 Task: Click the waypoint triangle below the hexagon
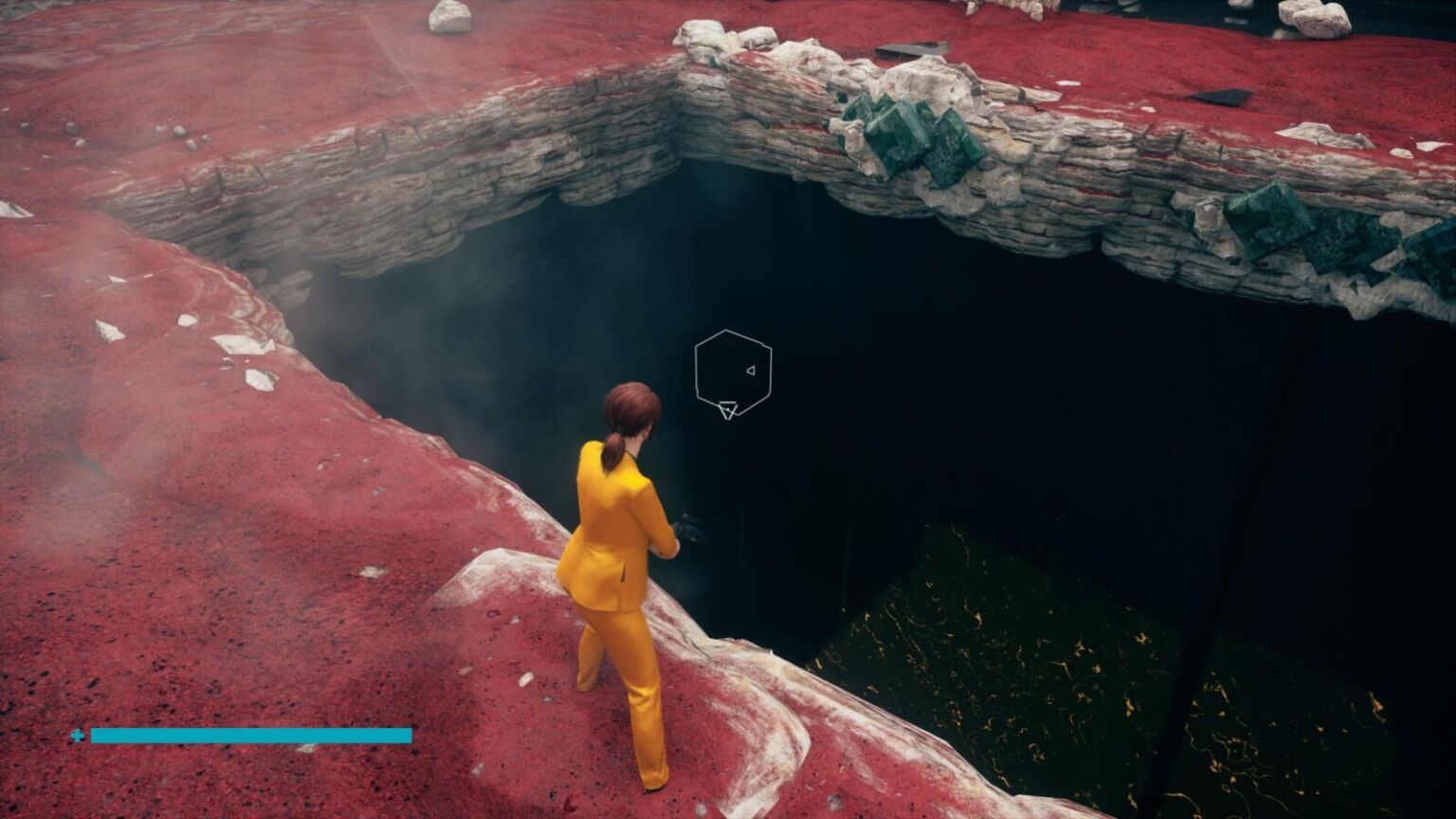pyautogui.click(x=728, y=410)
